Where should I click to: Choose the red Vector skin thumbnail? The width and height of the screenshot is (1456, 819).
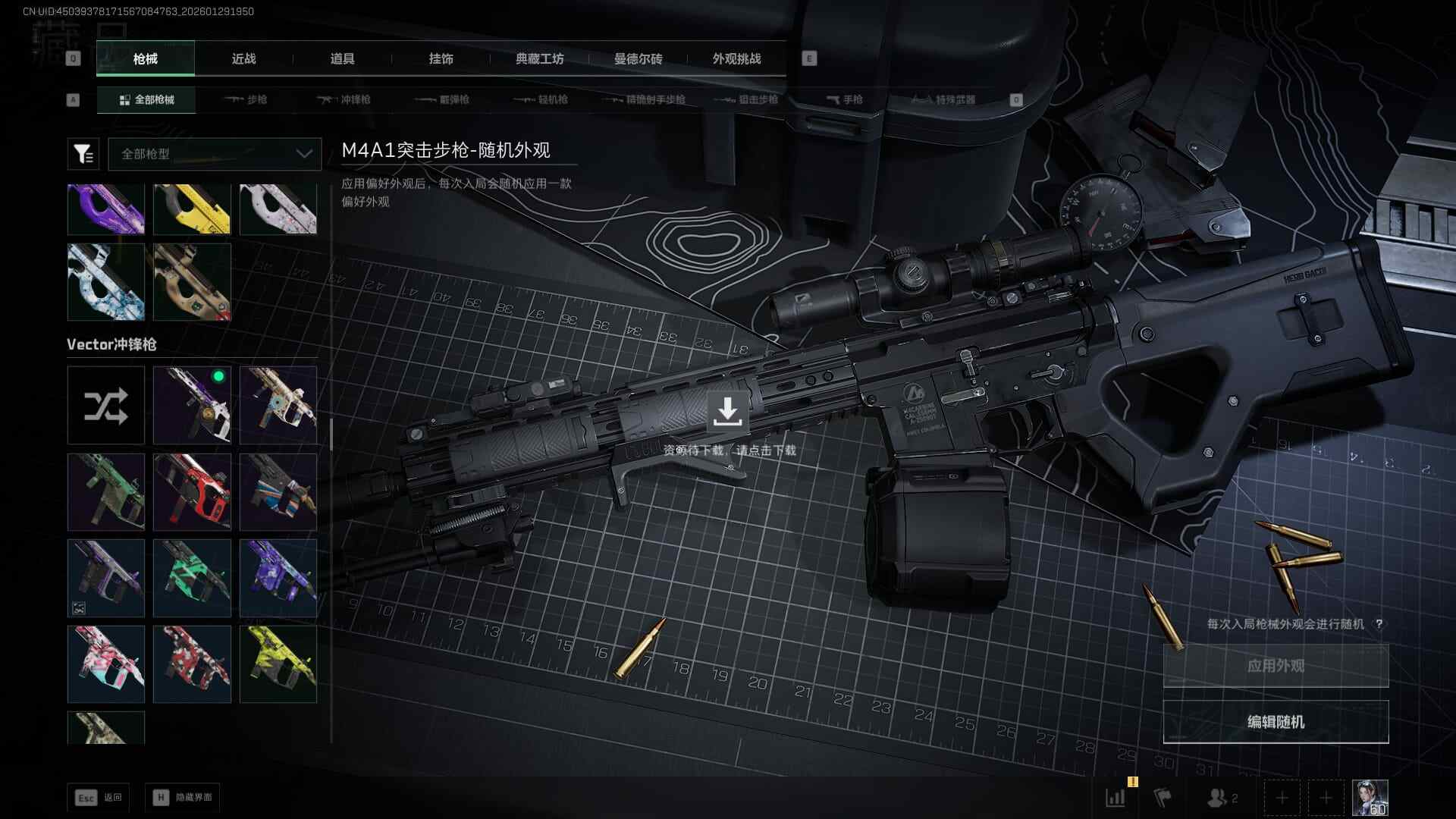point(192,492)
